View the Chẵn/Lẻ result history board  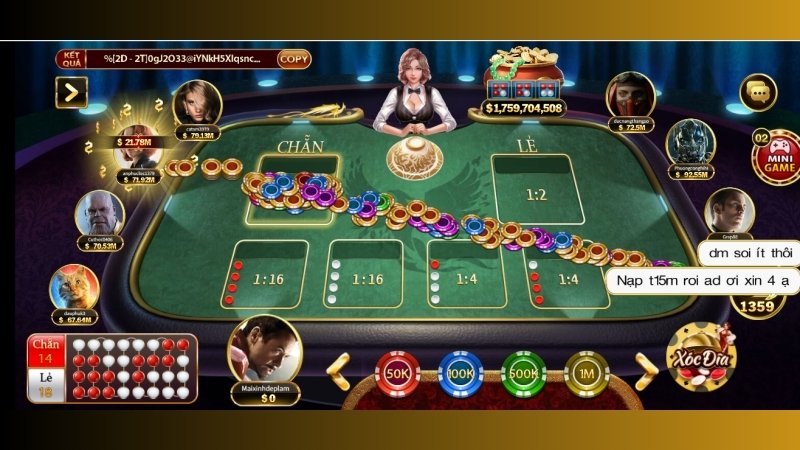(x=111, y=368)
